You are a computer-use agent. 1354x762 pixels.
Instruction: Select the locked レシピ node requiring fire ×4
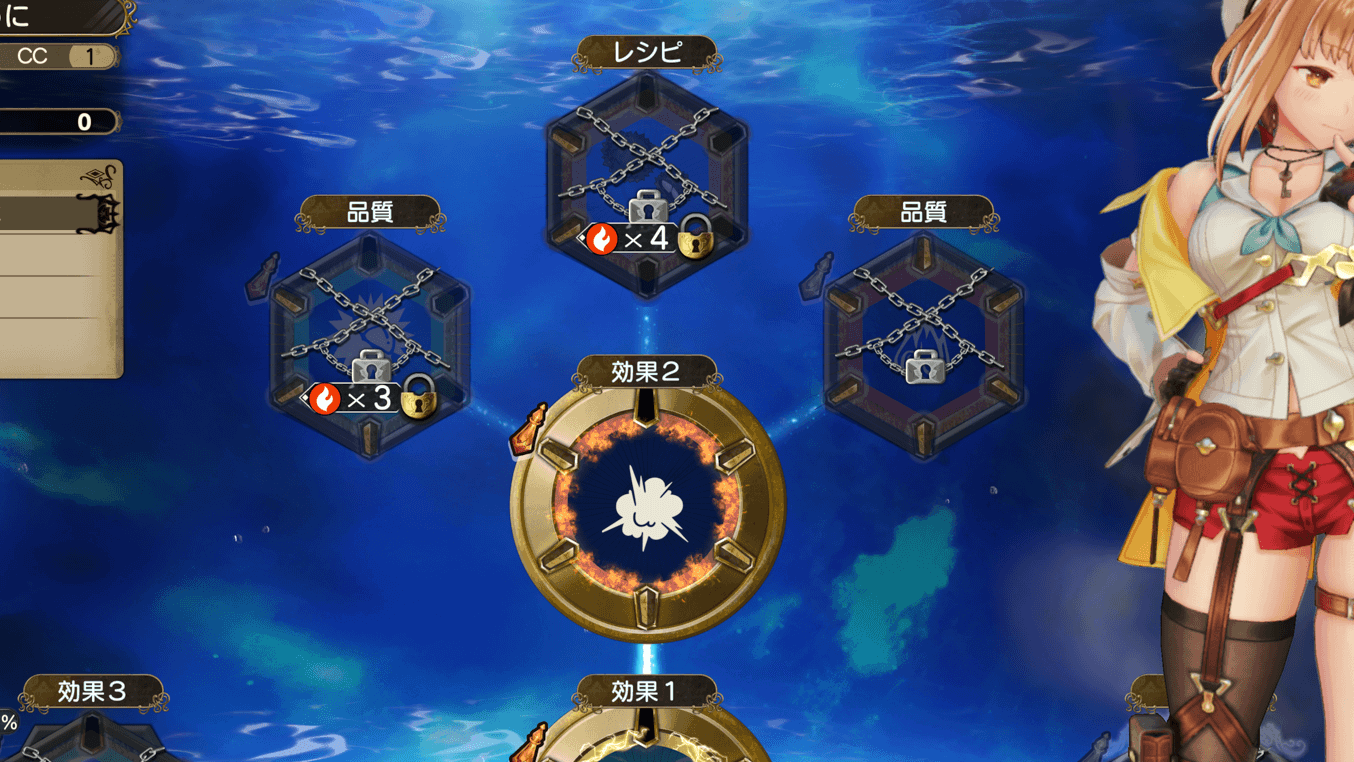pyautogui.click(x=647, y=180)
